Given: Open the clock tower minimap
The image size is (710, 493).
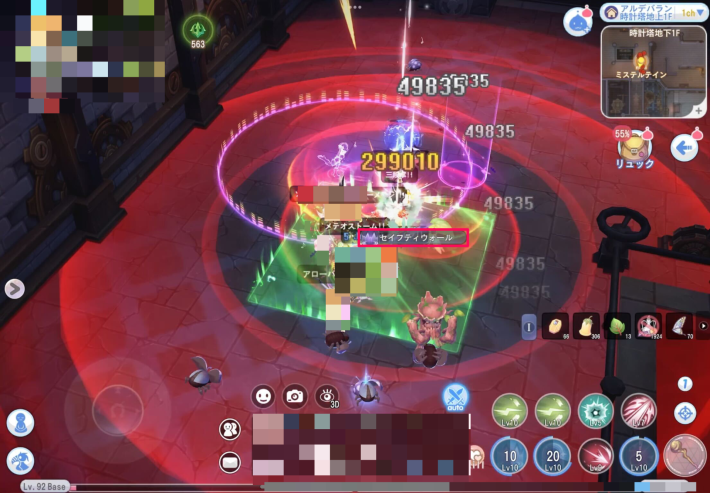Looking at the screenshot, I should (652, 72).
